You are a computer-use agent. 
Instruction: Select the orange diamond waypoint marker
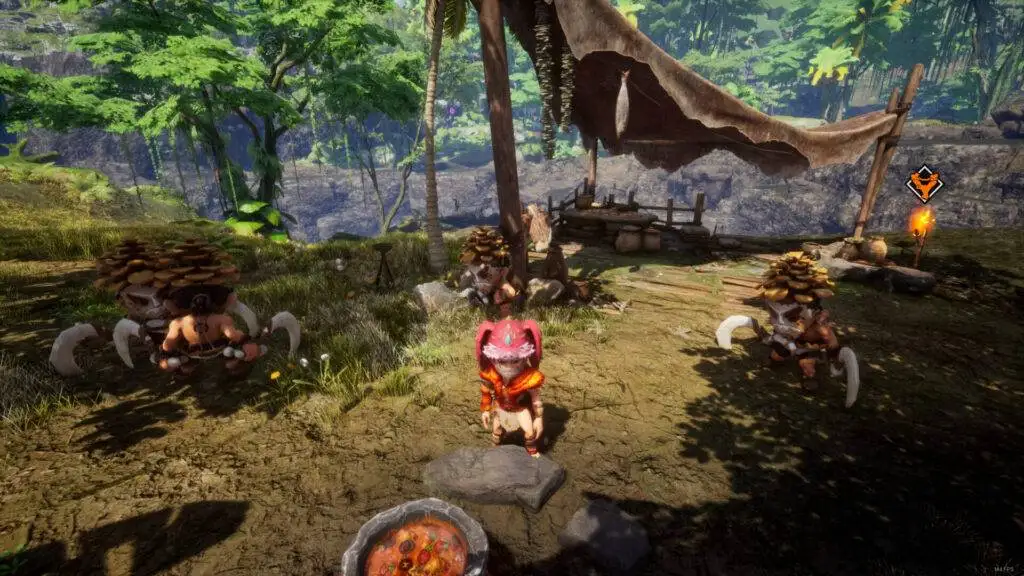[923, 184]
